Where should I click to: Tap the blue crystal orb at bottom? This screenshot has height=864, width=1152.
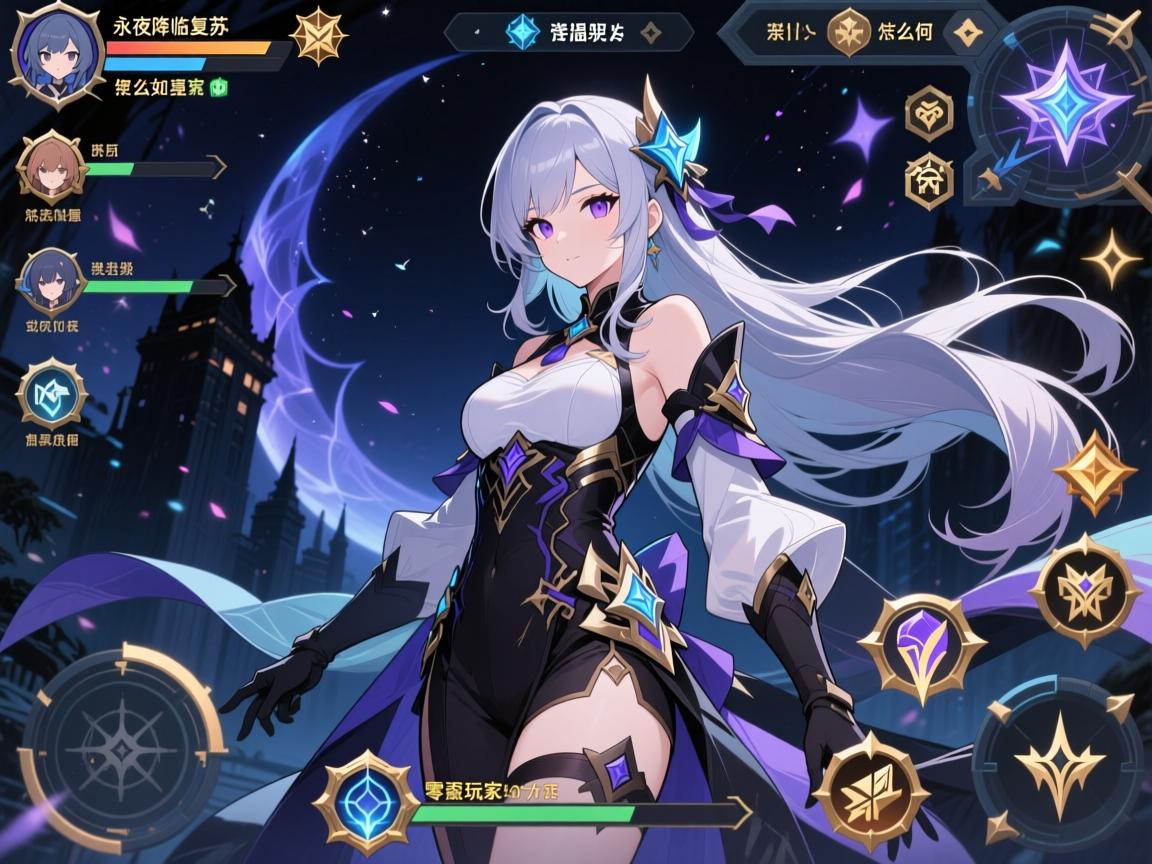coord(365,802)
